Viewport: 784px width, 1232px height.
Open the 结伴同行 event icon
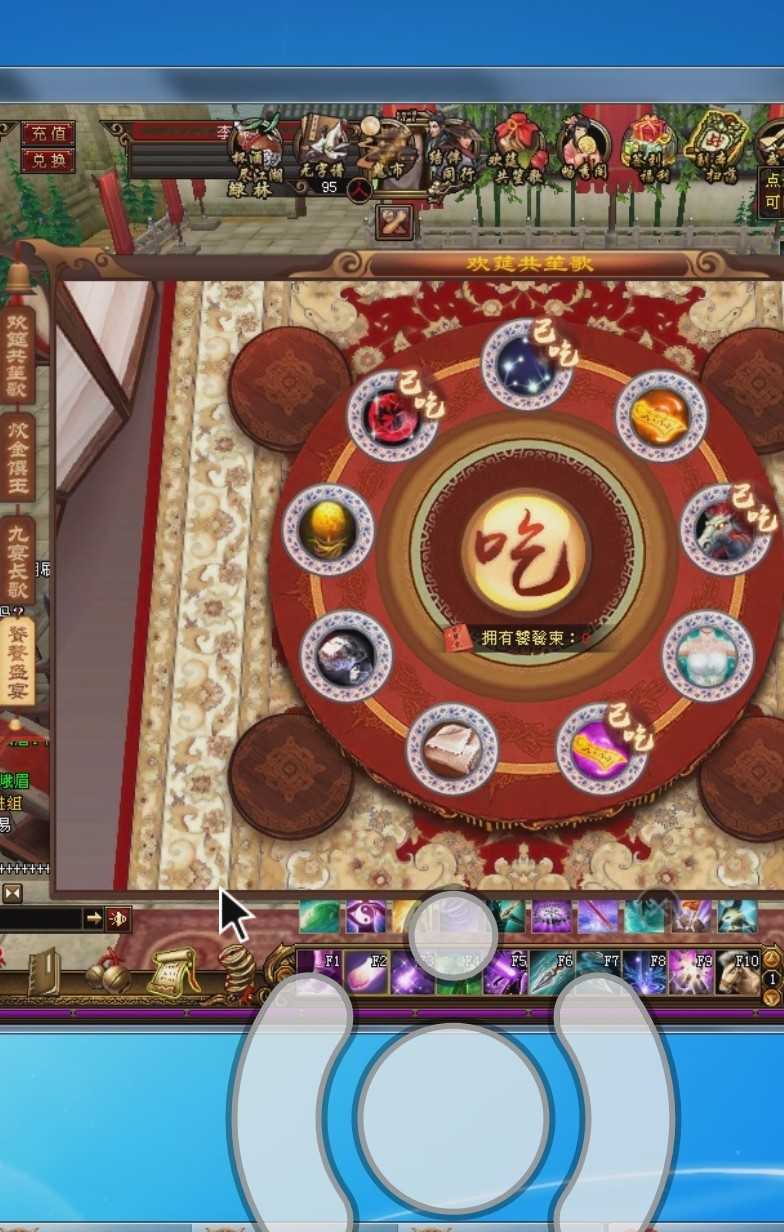click(x=449, y=153)
